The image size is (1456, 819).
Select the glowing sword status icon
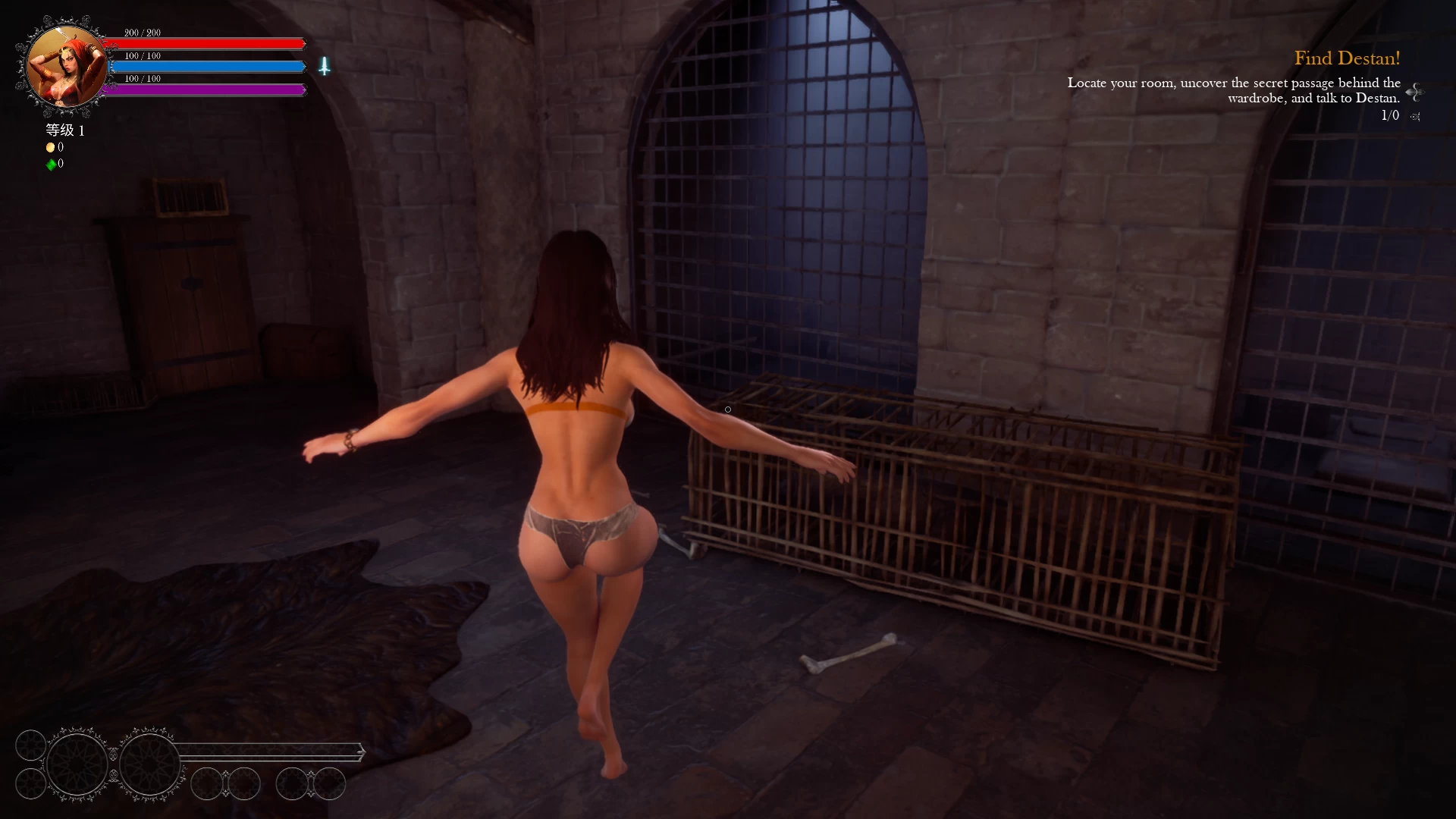(325, 67)
